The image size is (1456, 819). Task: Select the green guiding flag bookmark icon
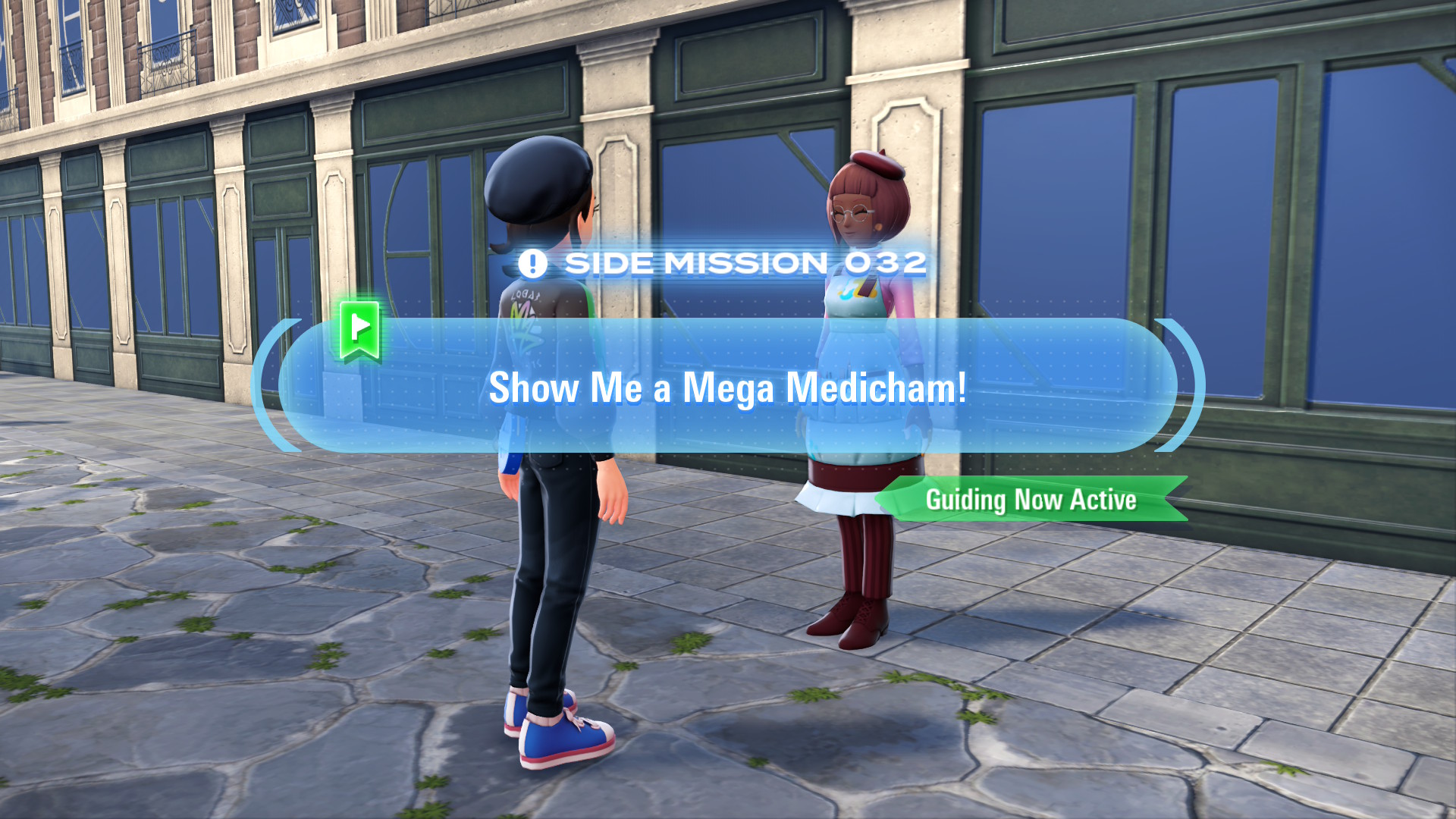click(x=359, y=329)
